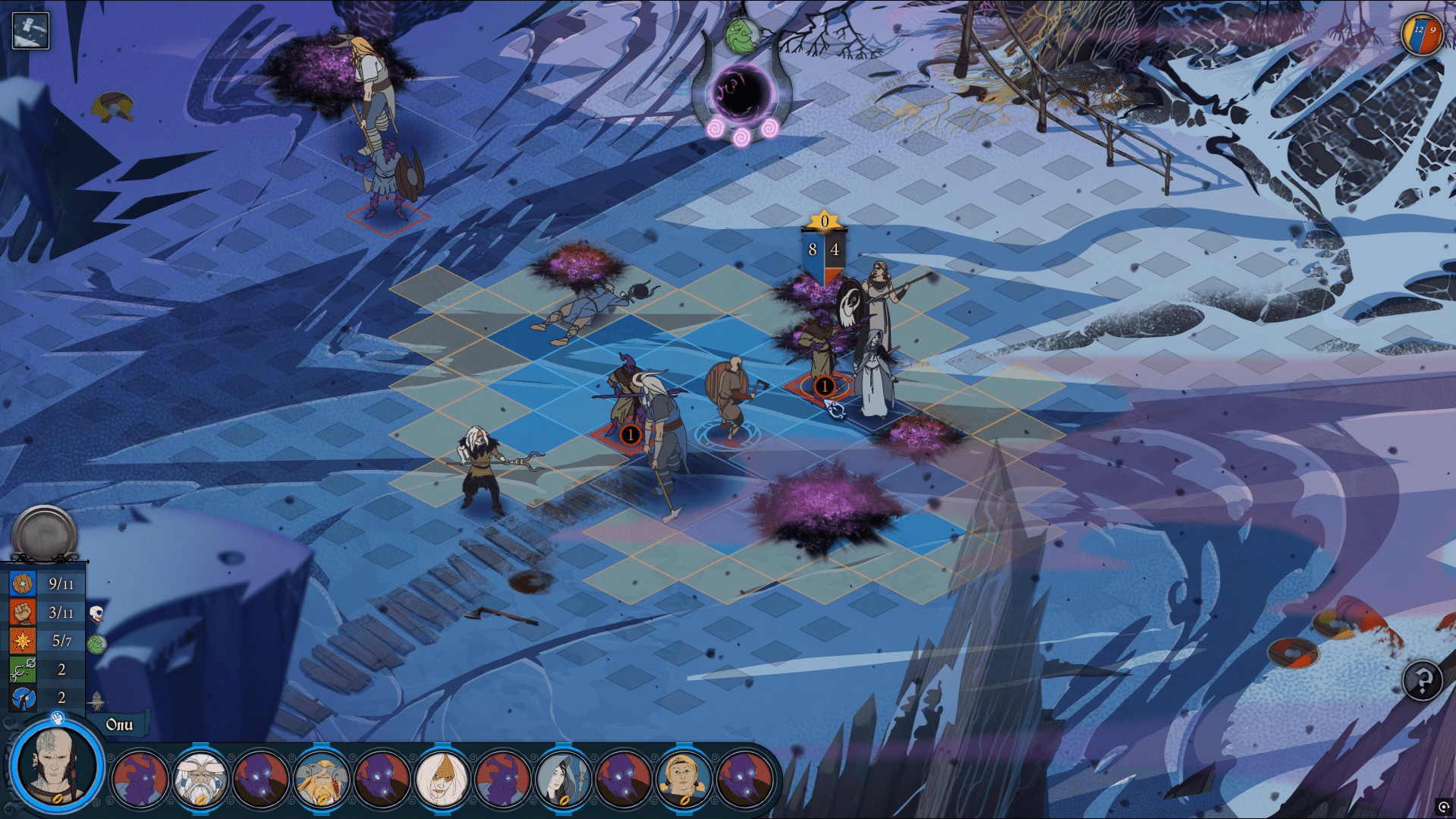Image resolution: width=1456 pixels, height=819 pixels.
Task: Select the yellow-capped blonde woman portrait
Action: (684, 780)
